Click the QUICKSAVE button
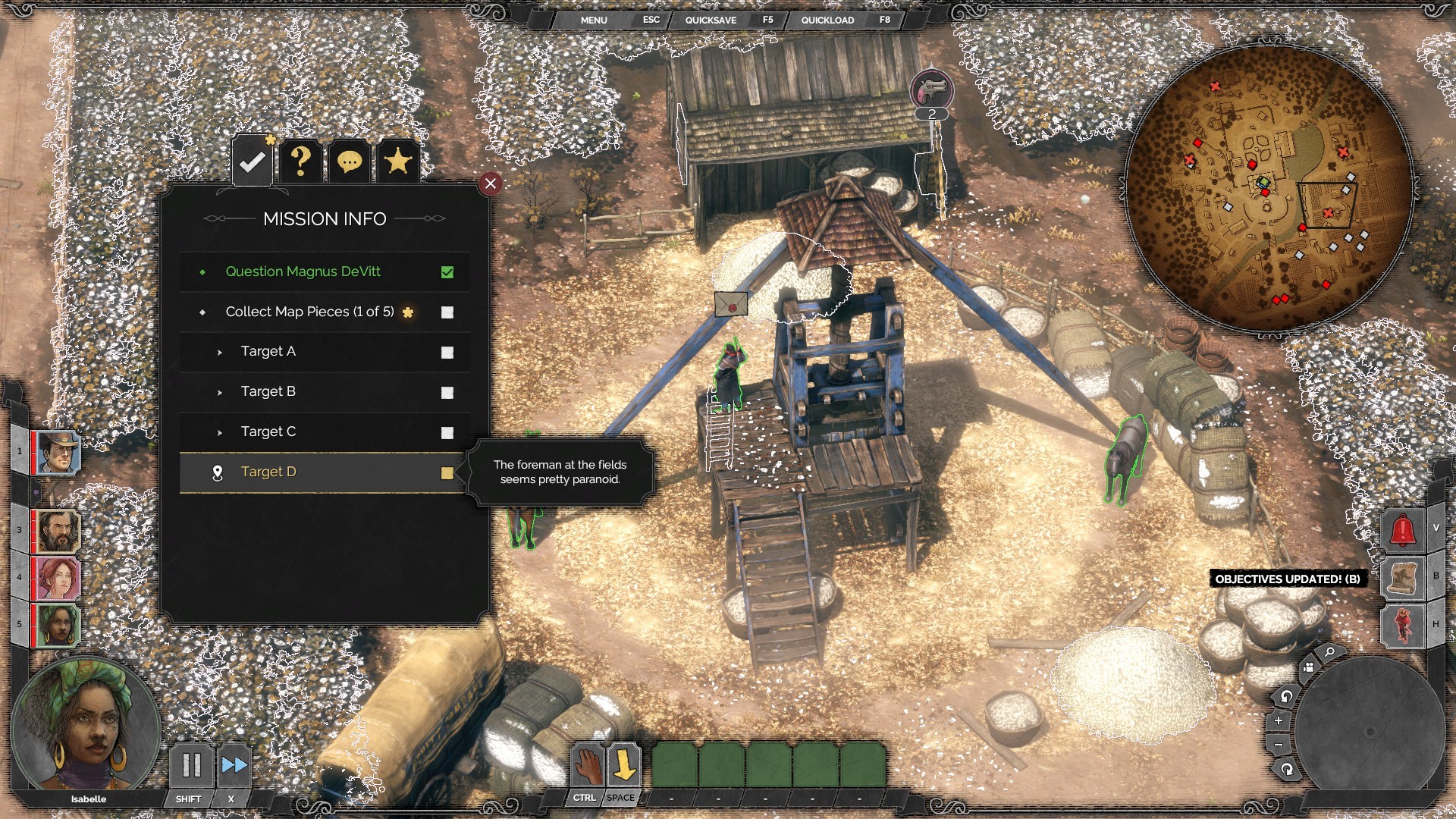 point(711,20)
